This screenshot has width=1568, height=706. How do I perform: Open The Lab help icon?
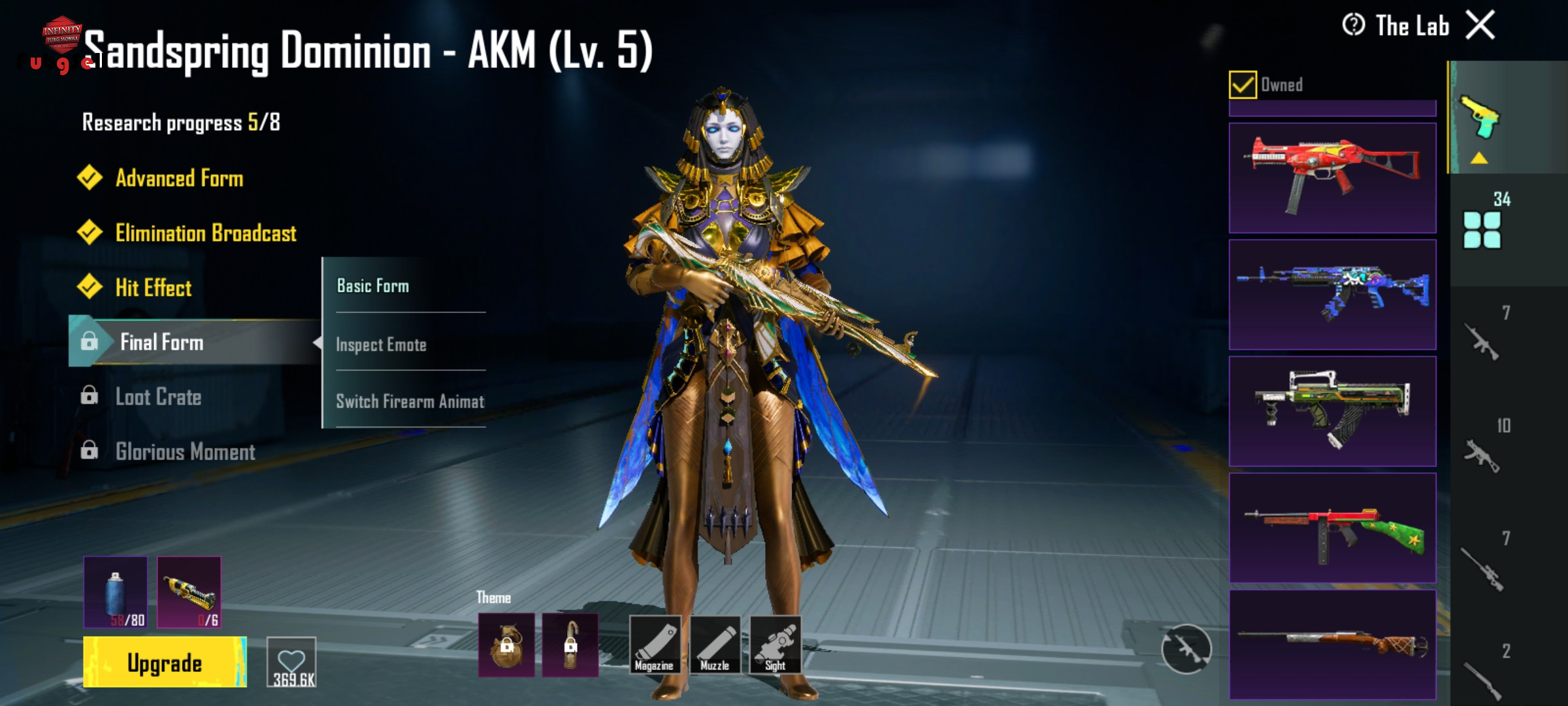coord(1353,25)
